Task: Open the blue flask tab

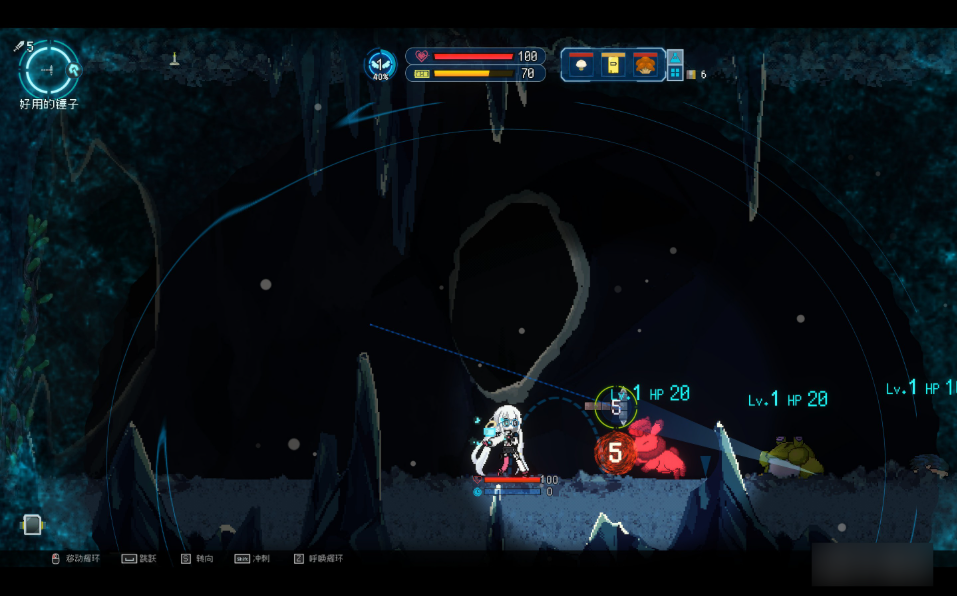Action: click(675, 57)
